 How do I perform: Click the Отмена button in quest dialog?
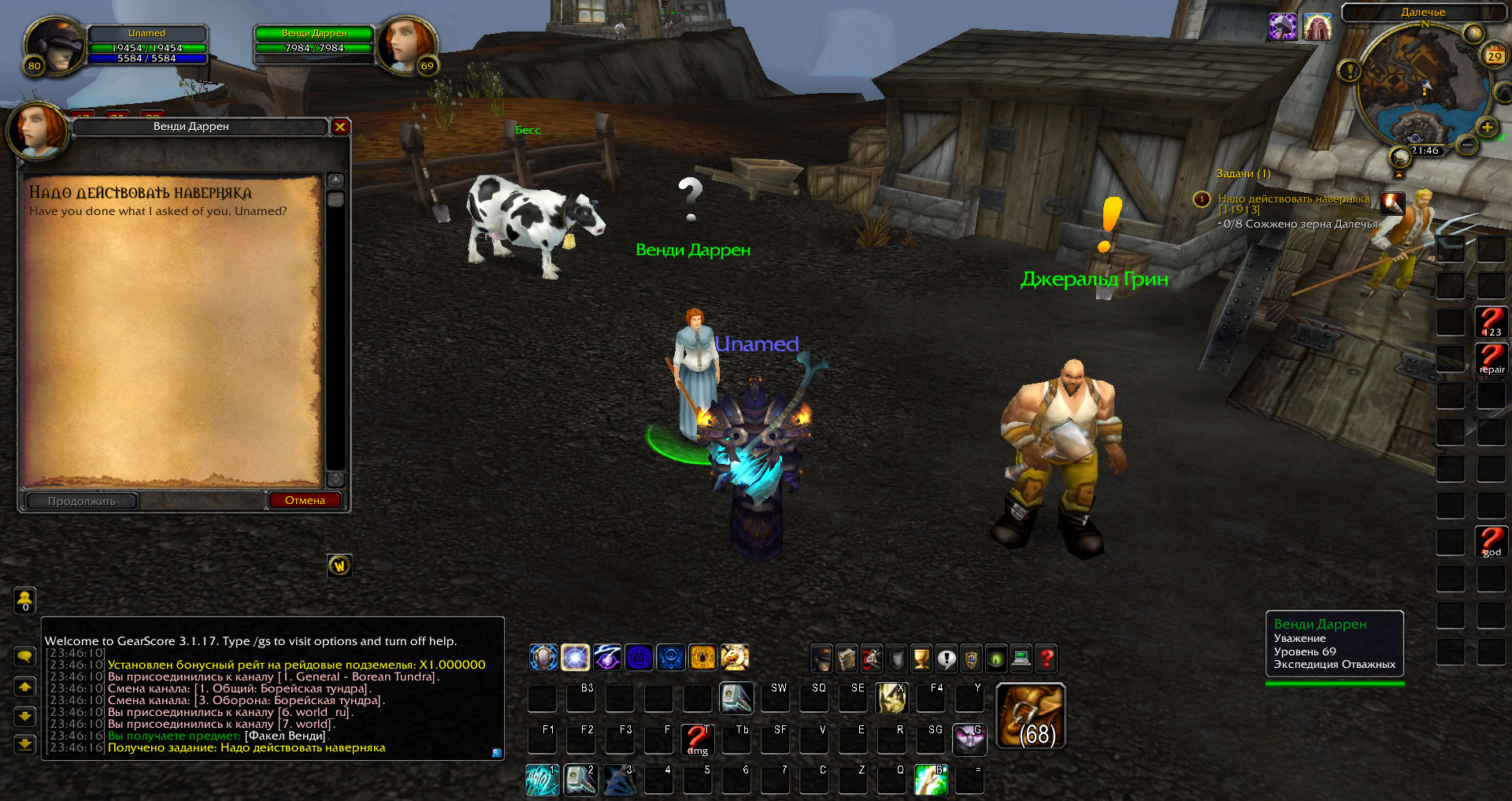(305, 501)
